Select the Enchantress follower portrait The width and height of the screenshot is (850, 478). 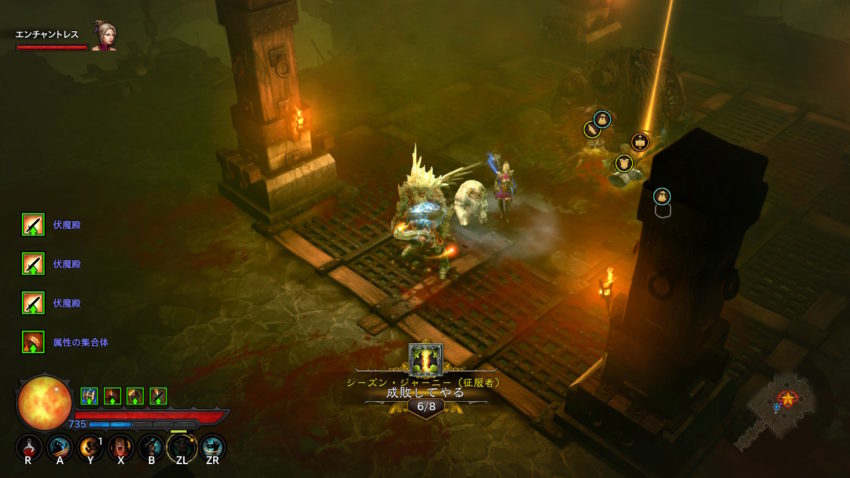pyautogui.click(x=103, y=35)
